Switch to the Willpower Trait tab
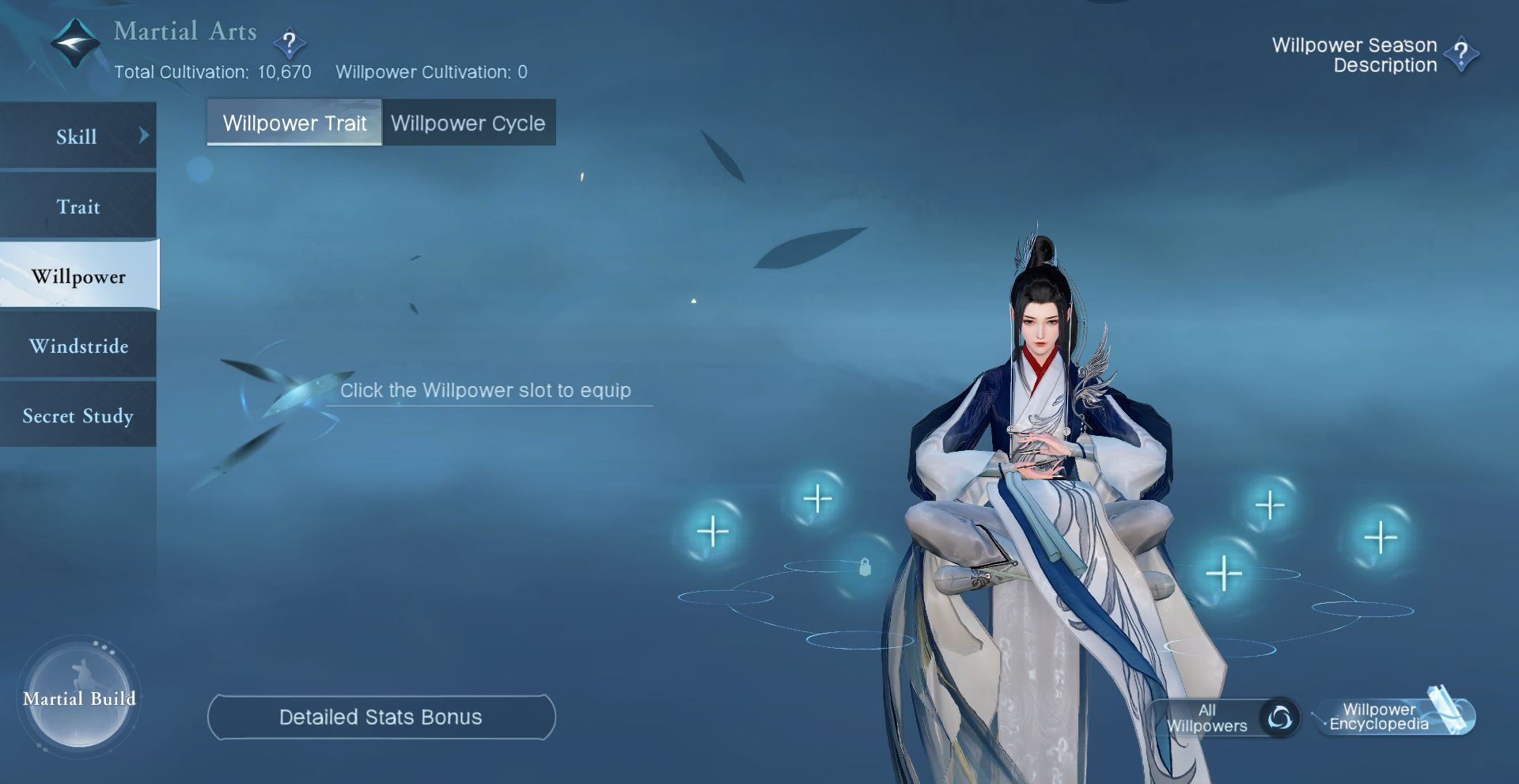Image resolution: width=1519 pixels, height=784 pixels. point(294,123)
